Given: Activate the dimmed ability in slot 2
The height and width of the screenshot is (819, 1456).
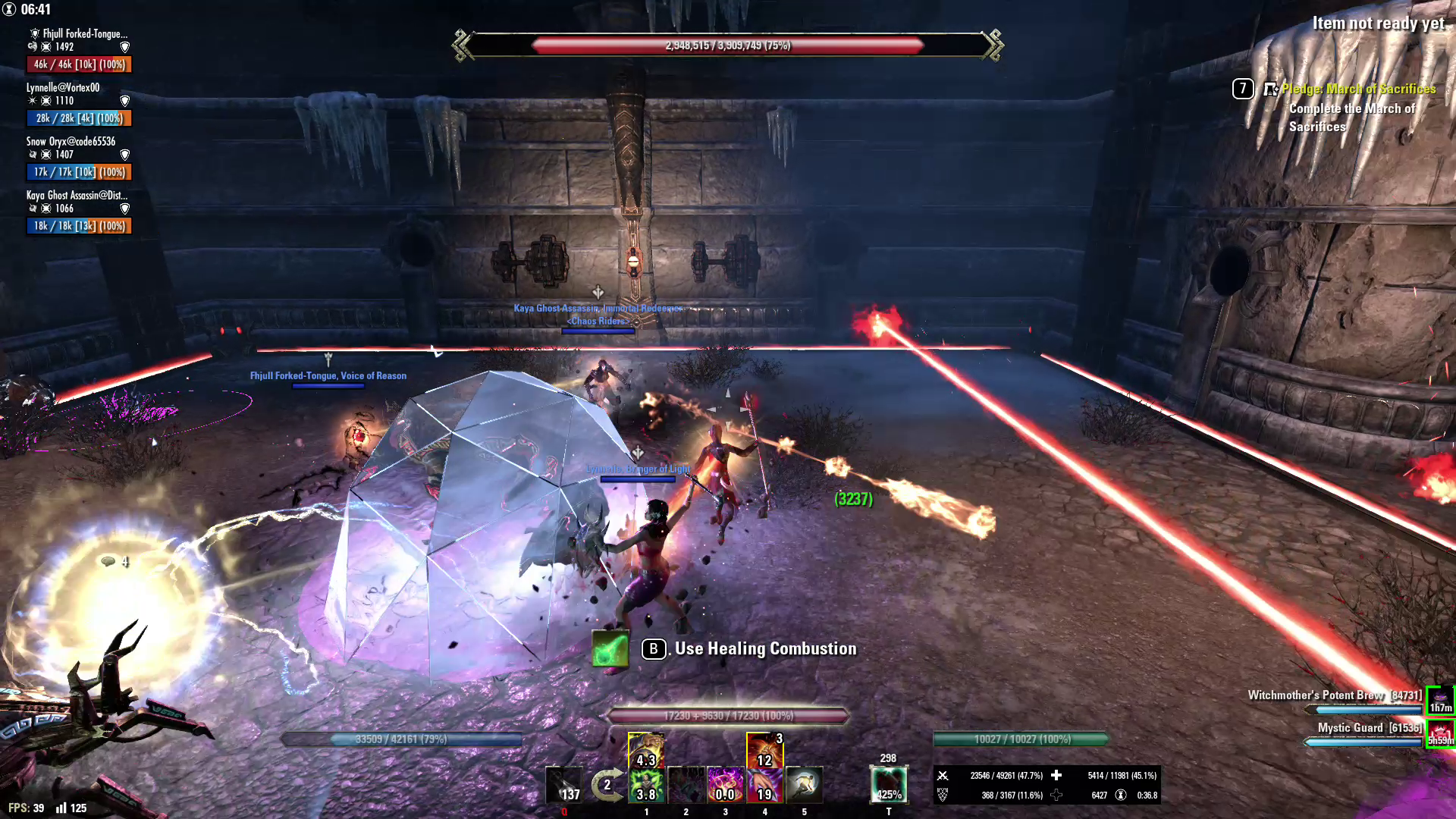Looking at the screenshot, I should pos(686,785).
